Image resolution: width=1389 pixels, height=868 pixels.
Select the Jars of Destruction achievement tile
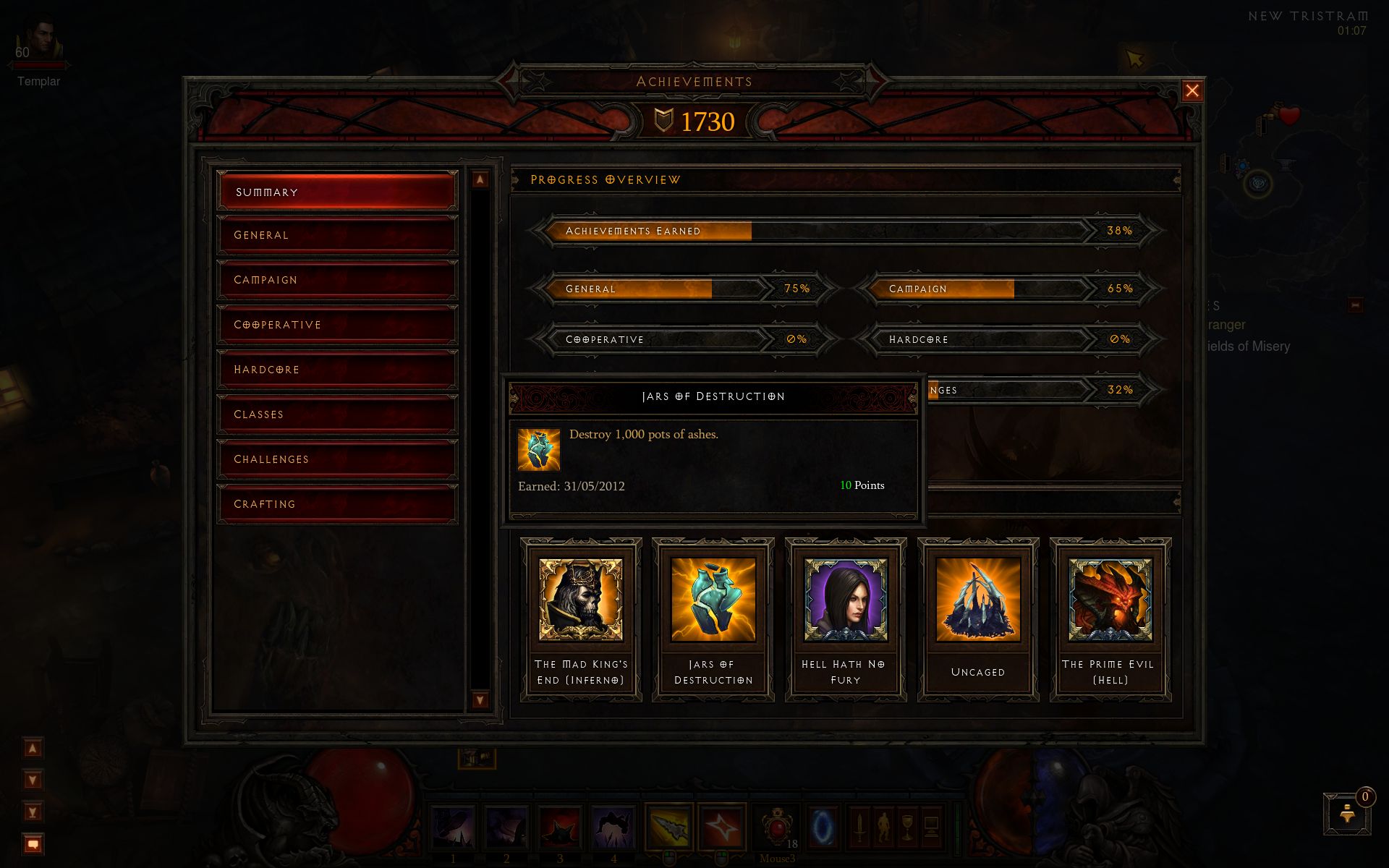713,619
